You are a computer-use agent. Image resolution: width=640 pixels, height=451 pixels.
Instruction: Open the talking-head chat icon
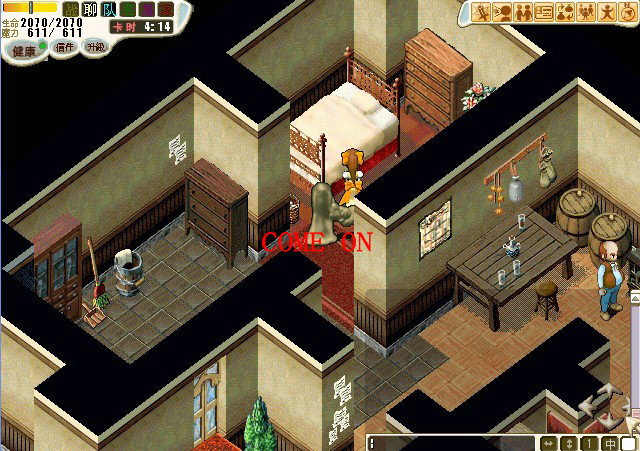click(x=502, y=12)
